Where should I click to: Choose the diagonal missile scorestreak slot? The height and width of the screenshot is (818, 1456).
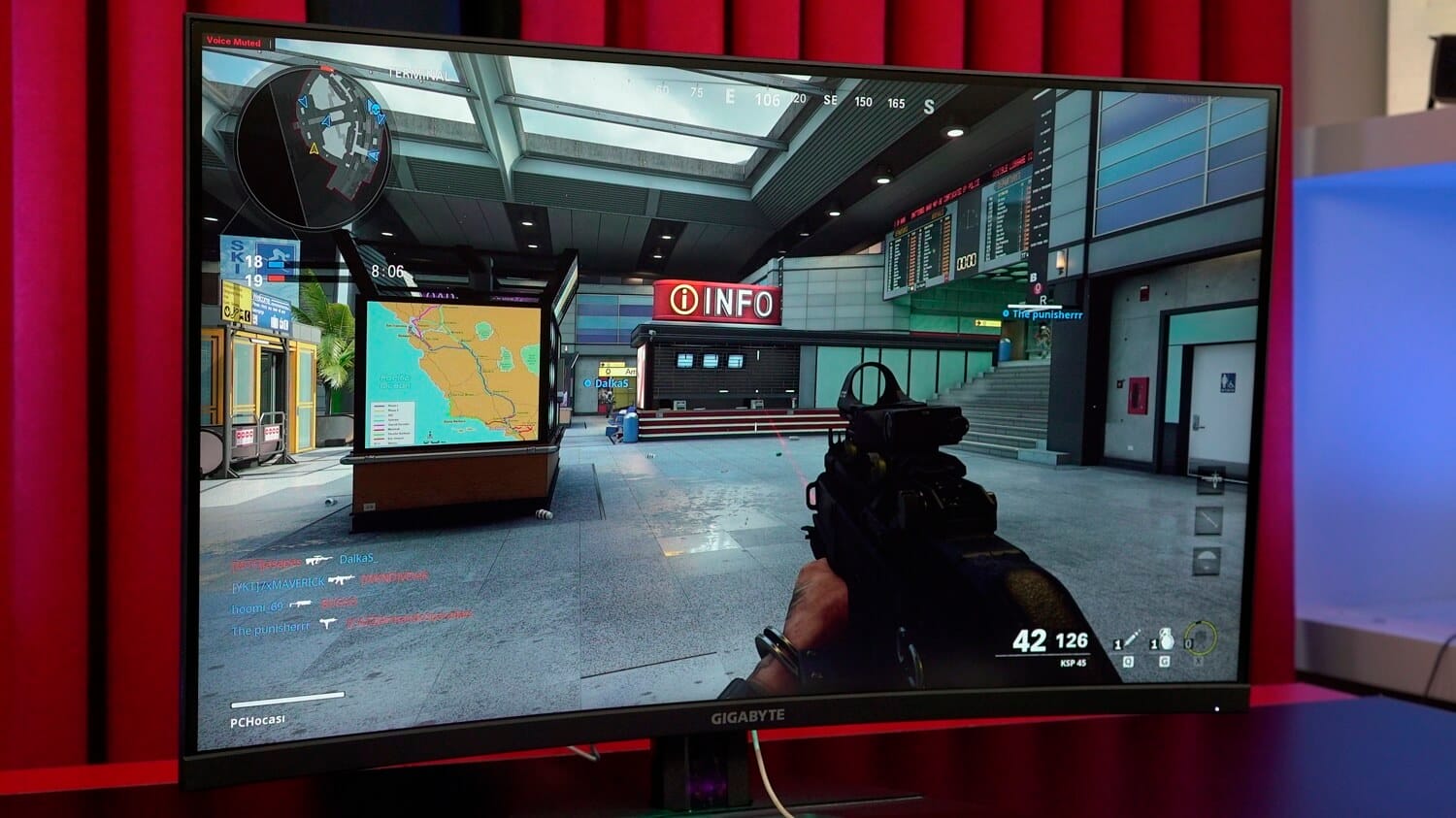(1208, 520)
